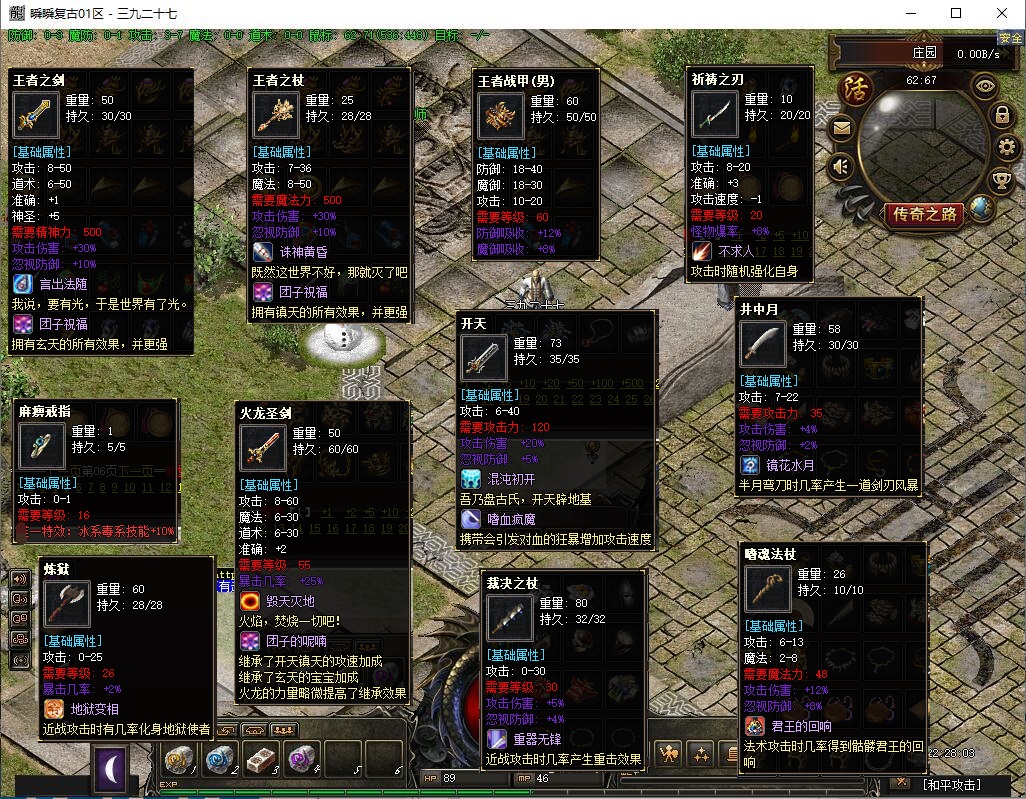Open the trophy ranking icon
This screenshot has height=799, width=1026.
[x=1001, y=180]
